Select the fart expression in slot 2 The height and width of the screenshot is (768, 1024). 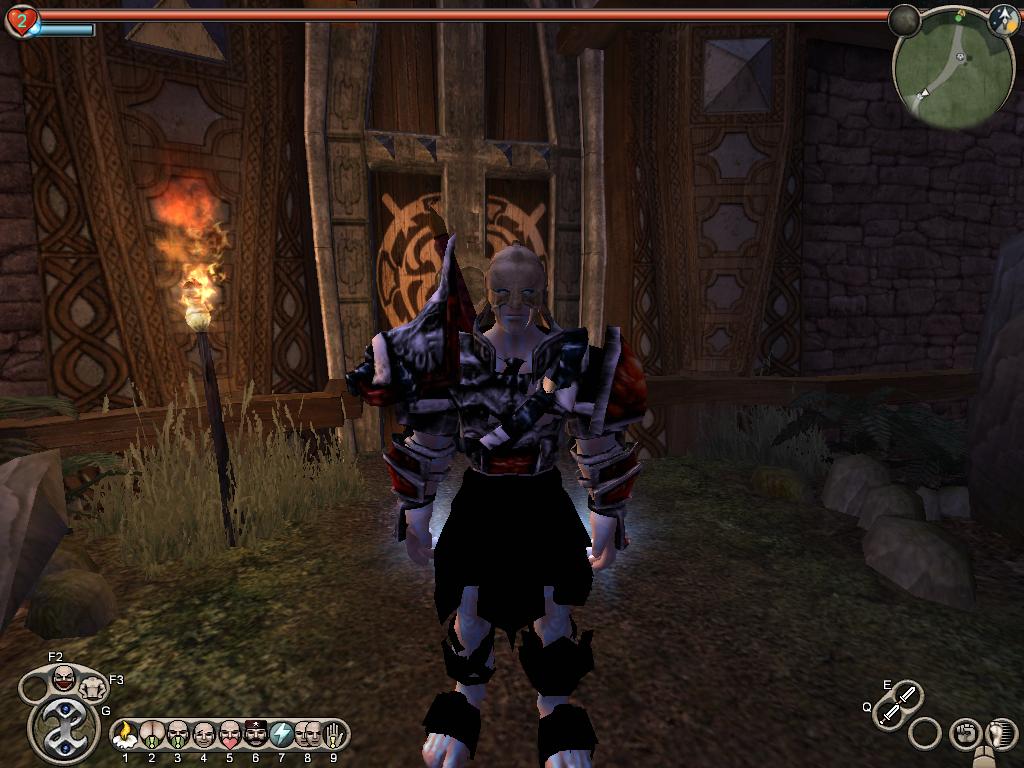coord(152,735)
